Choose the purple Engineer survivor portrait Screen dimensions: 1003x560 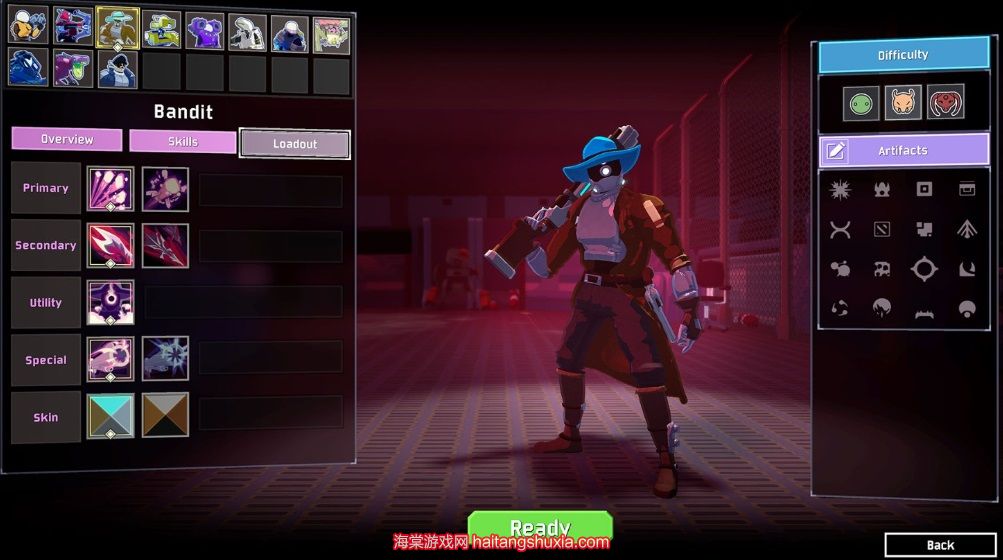204,30
